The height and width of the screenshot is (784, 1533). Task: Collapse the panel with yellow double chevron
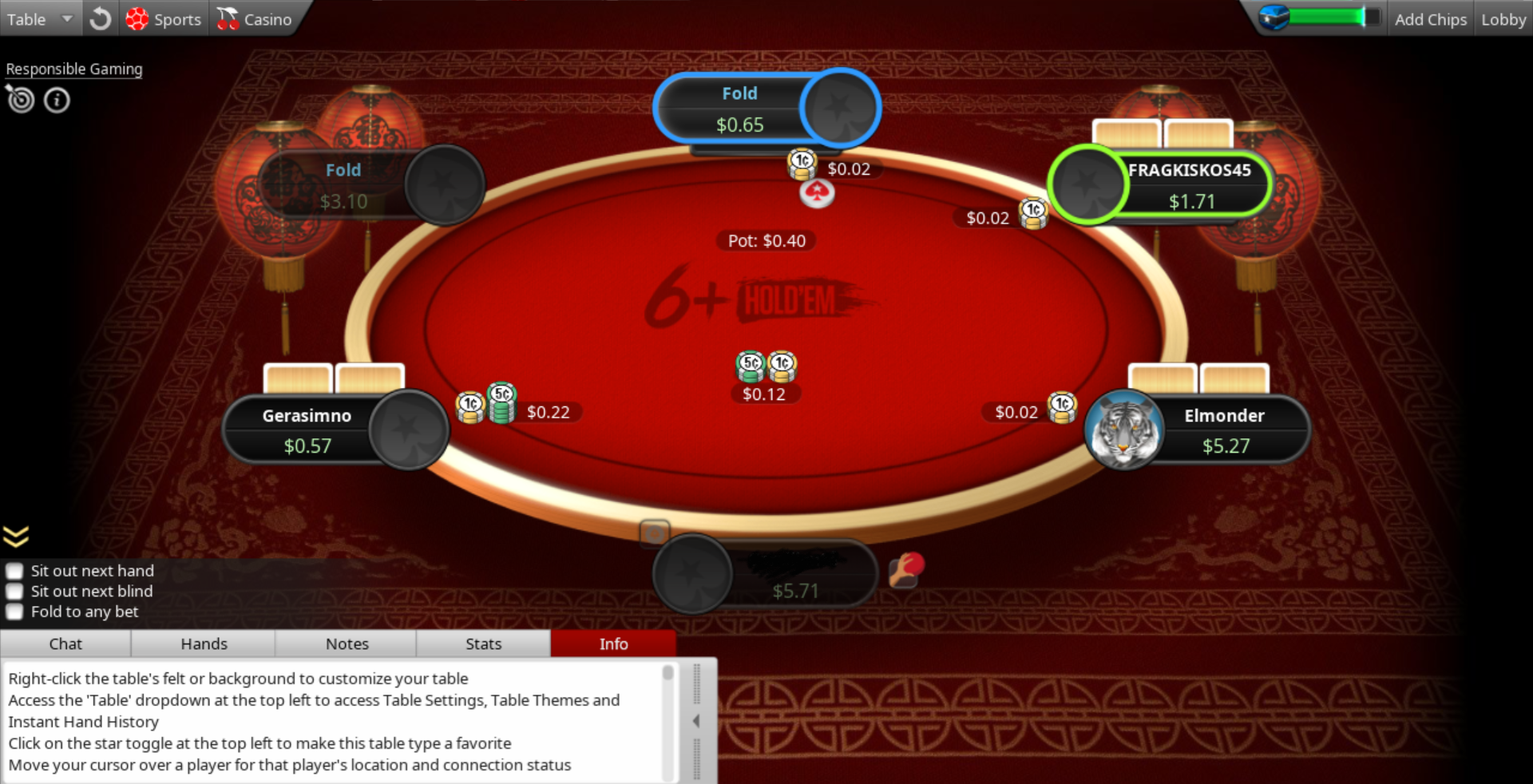[16, 536]
